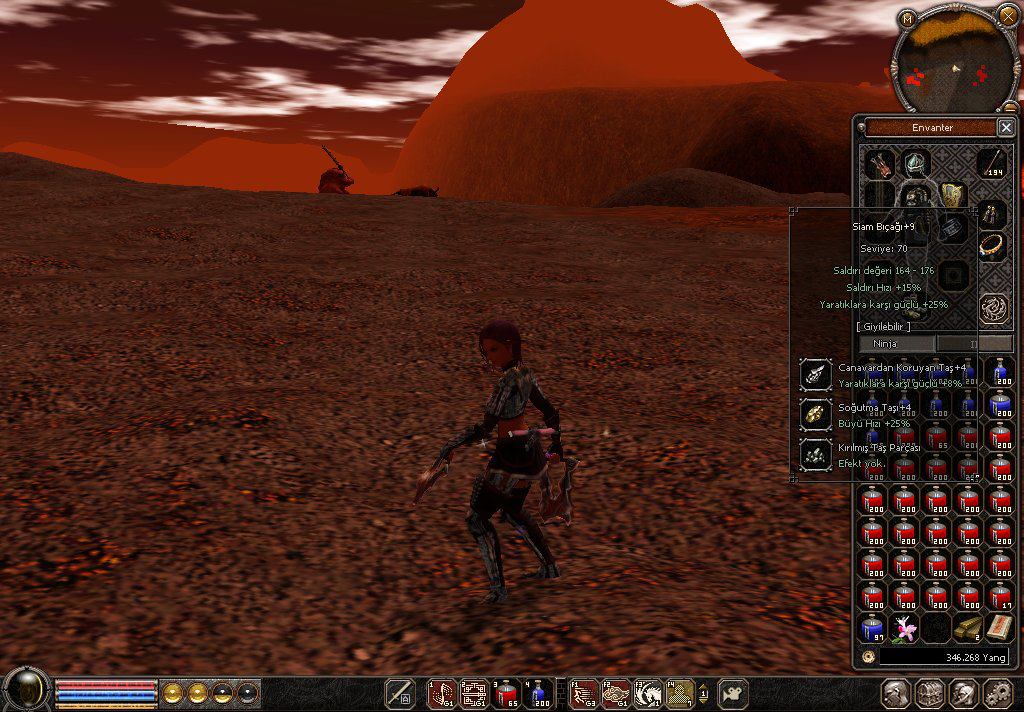Select the equipped helmet slot
The image size is (1024, 712).
click(x=915, y=163)
